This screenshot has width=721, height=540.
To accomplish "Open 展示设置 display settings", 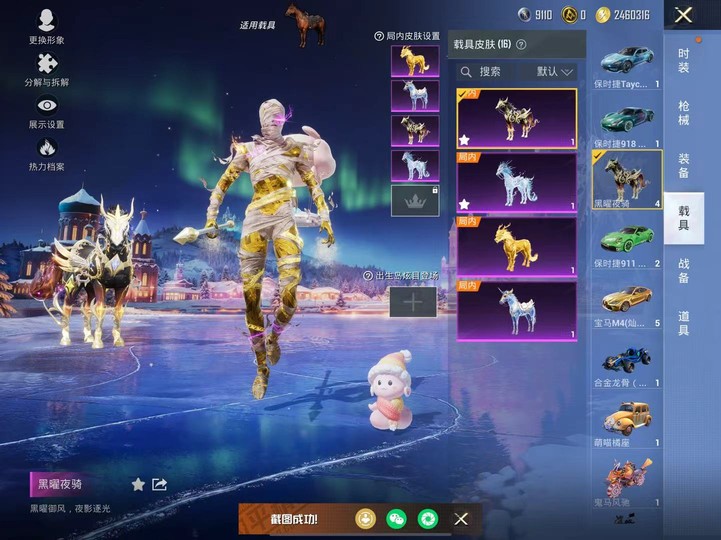I will point(46,112).
